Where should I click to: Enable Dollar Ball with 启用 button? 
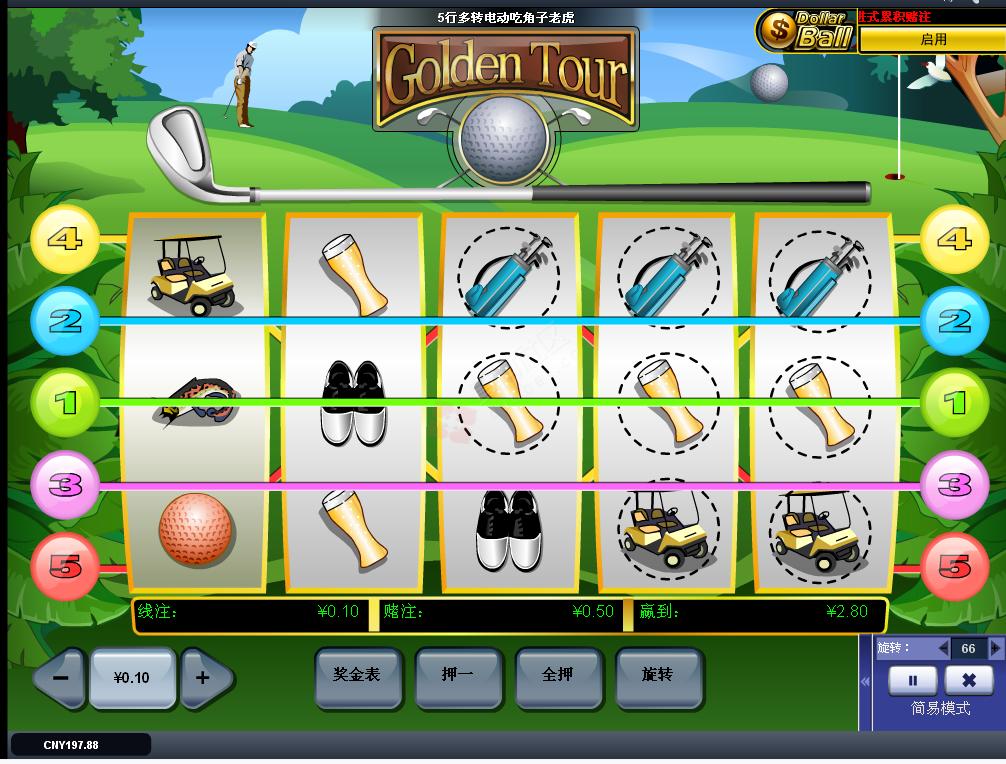tap(932, 40)
